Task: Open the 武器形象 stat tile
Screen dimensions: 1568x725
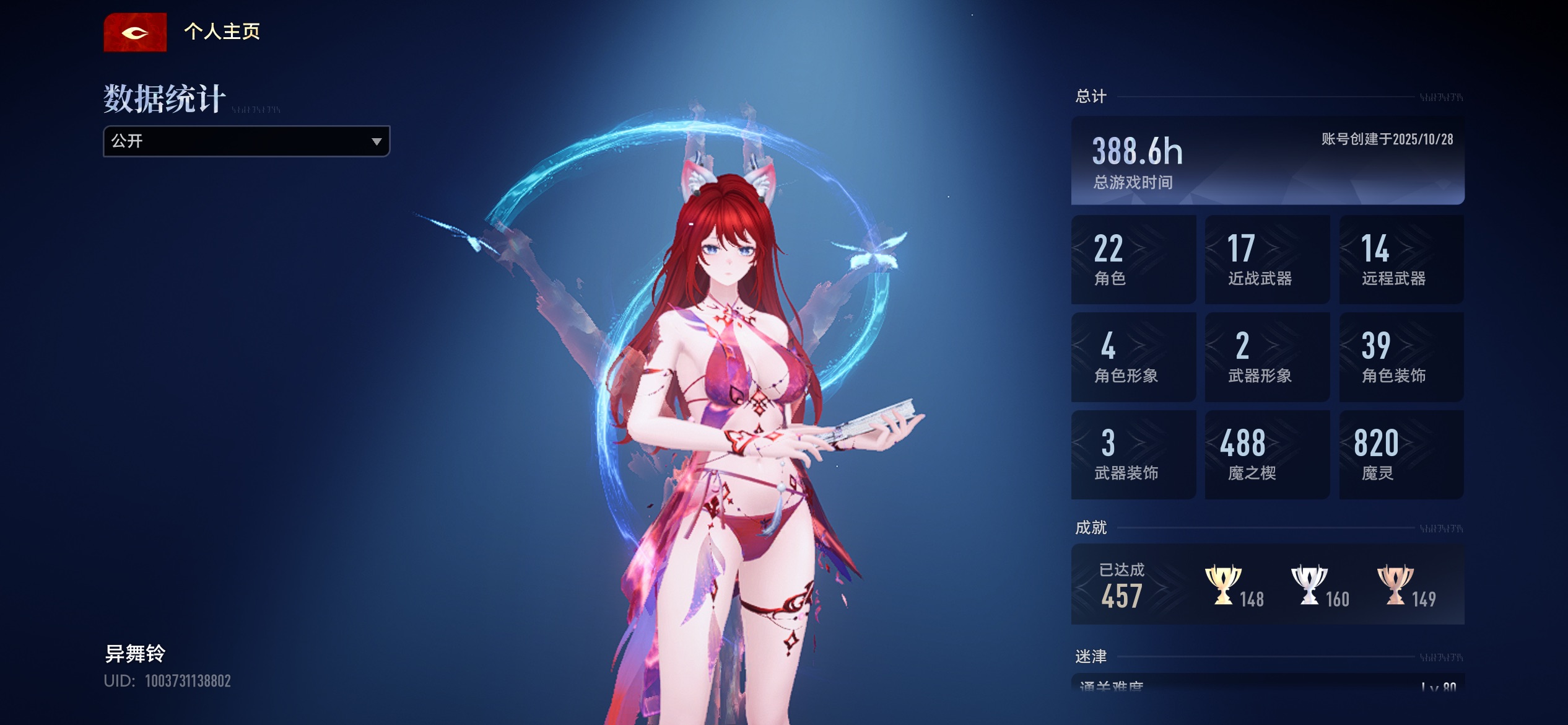Action: (1267, 357)
